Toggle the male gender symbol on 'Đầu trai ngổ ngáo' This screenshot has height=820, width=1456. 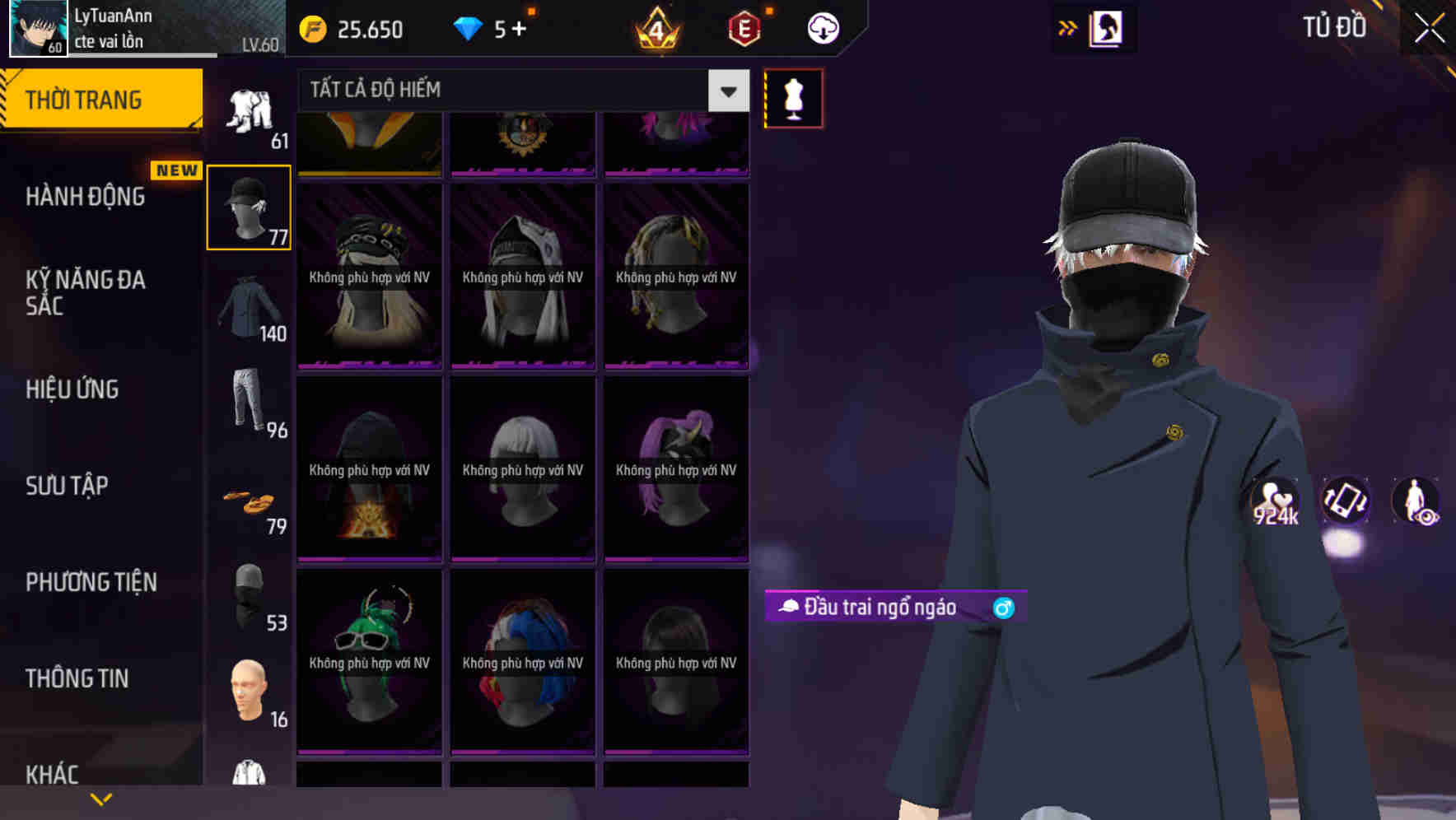click(x=1004, y=608)
